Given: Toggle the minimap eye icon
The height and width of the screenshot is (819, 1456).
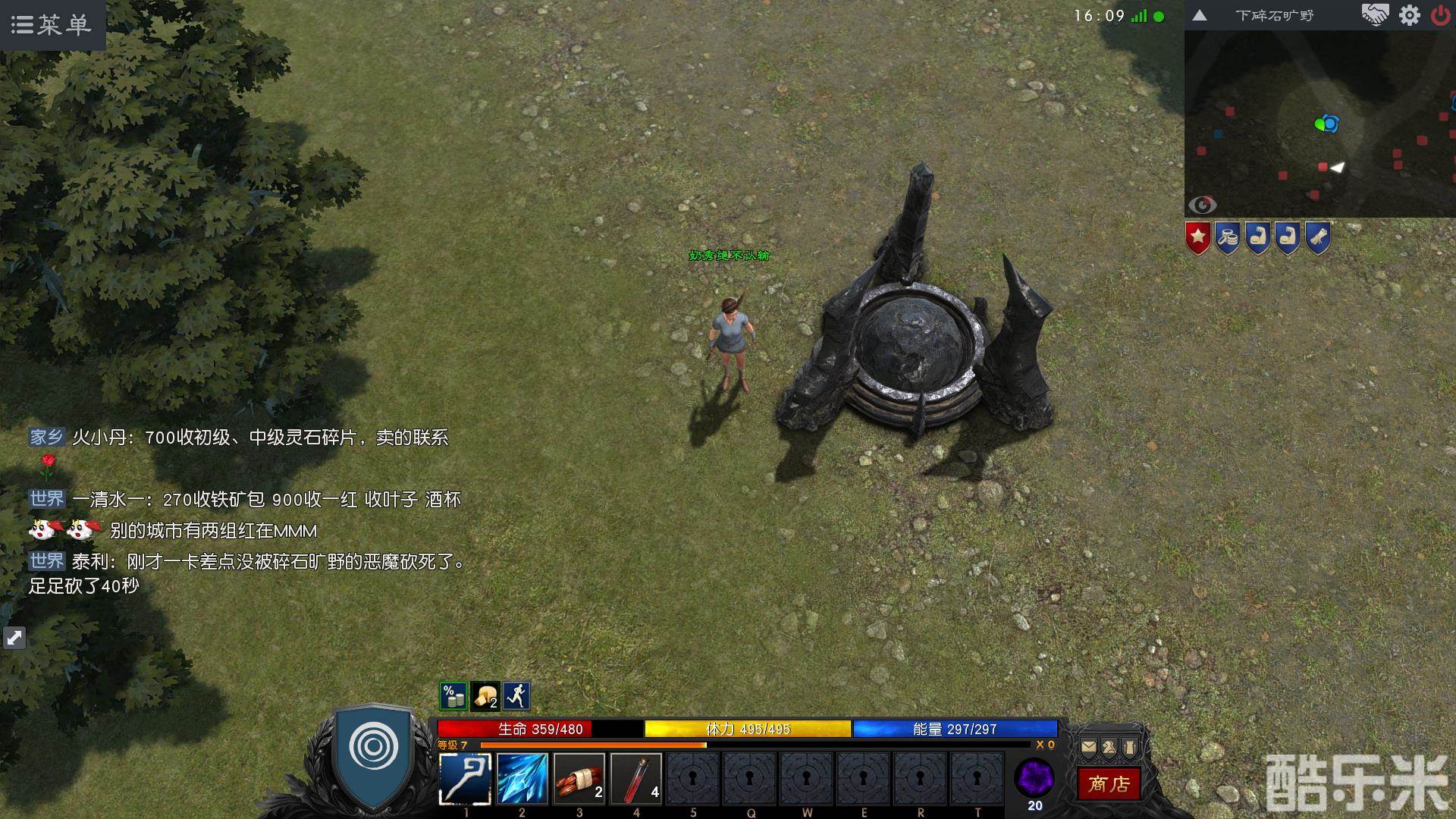Looking at the screenshot, I should point(1202,205).
